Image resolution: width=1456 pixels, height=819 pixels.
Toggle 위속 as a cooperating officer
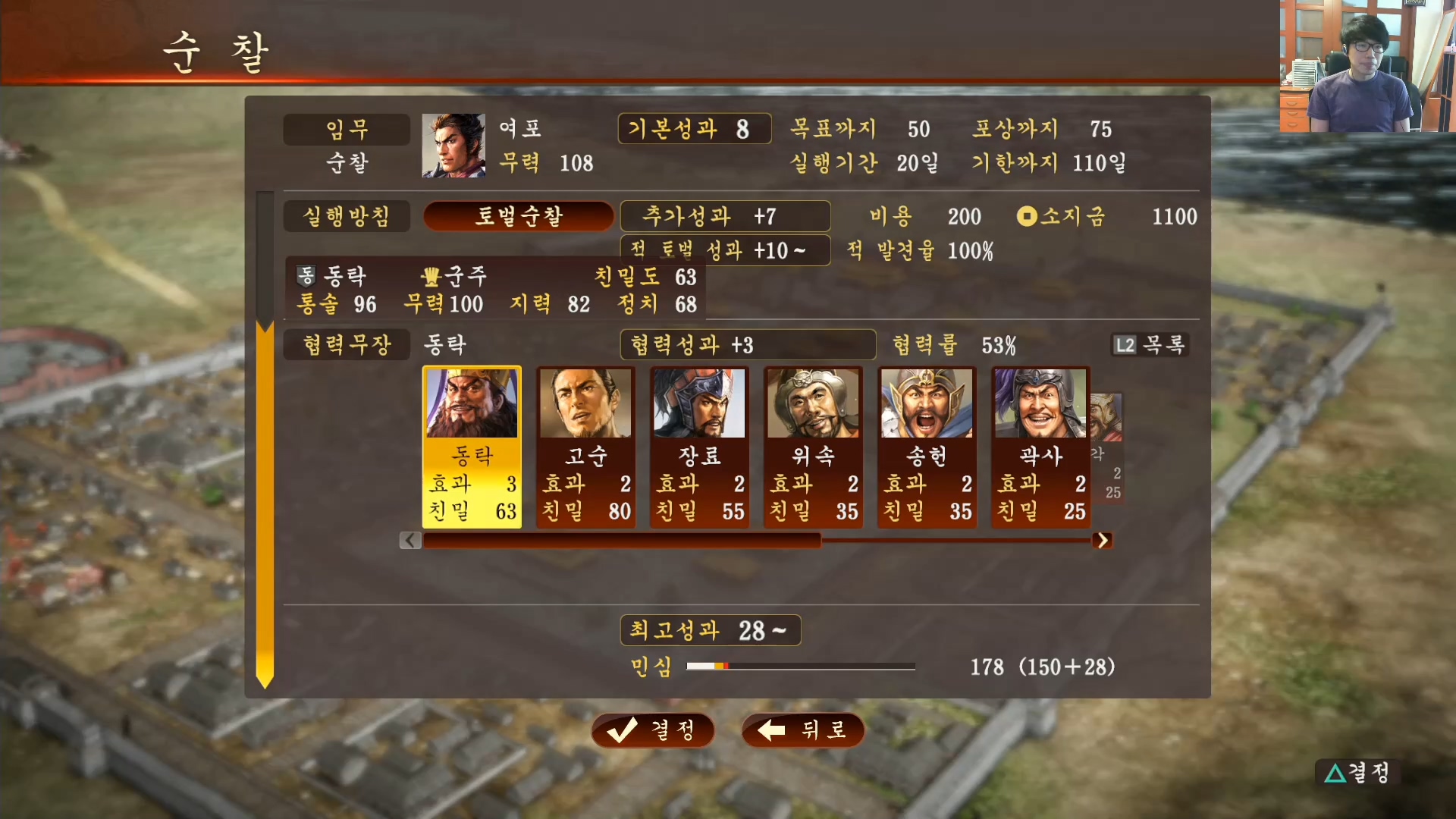coord(813,447)
